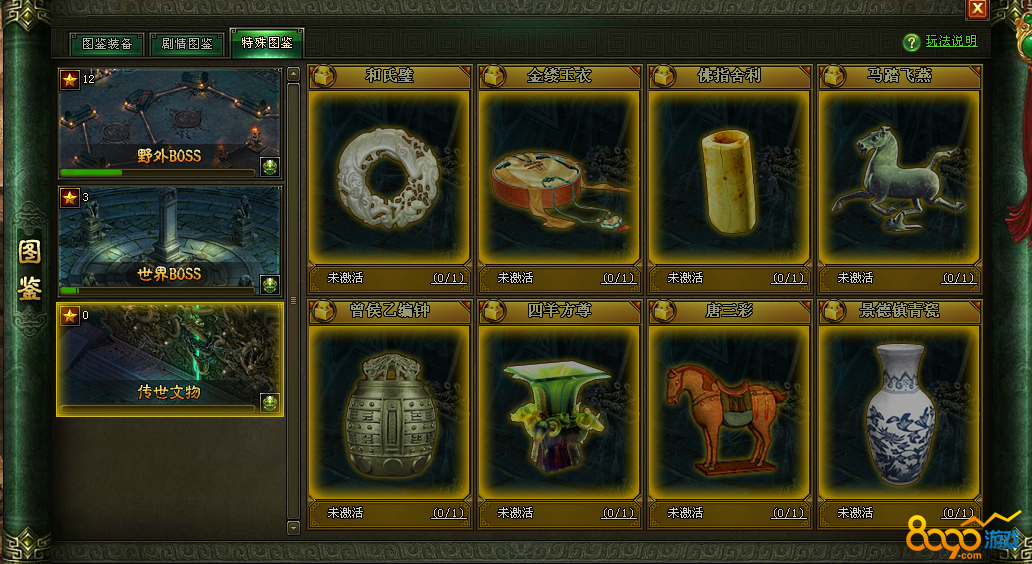Click the 四羊方尊 vessel card
1032x564 pixels.
point(559,413)
